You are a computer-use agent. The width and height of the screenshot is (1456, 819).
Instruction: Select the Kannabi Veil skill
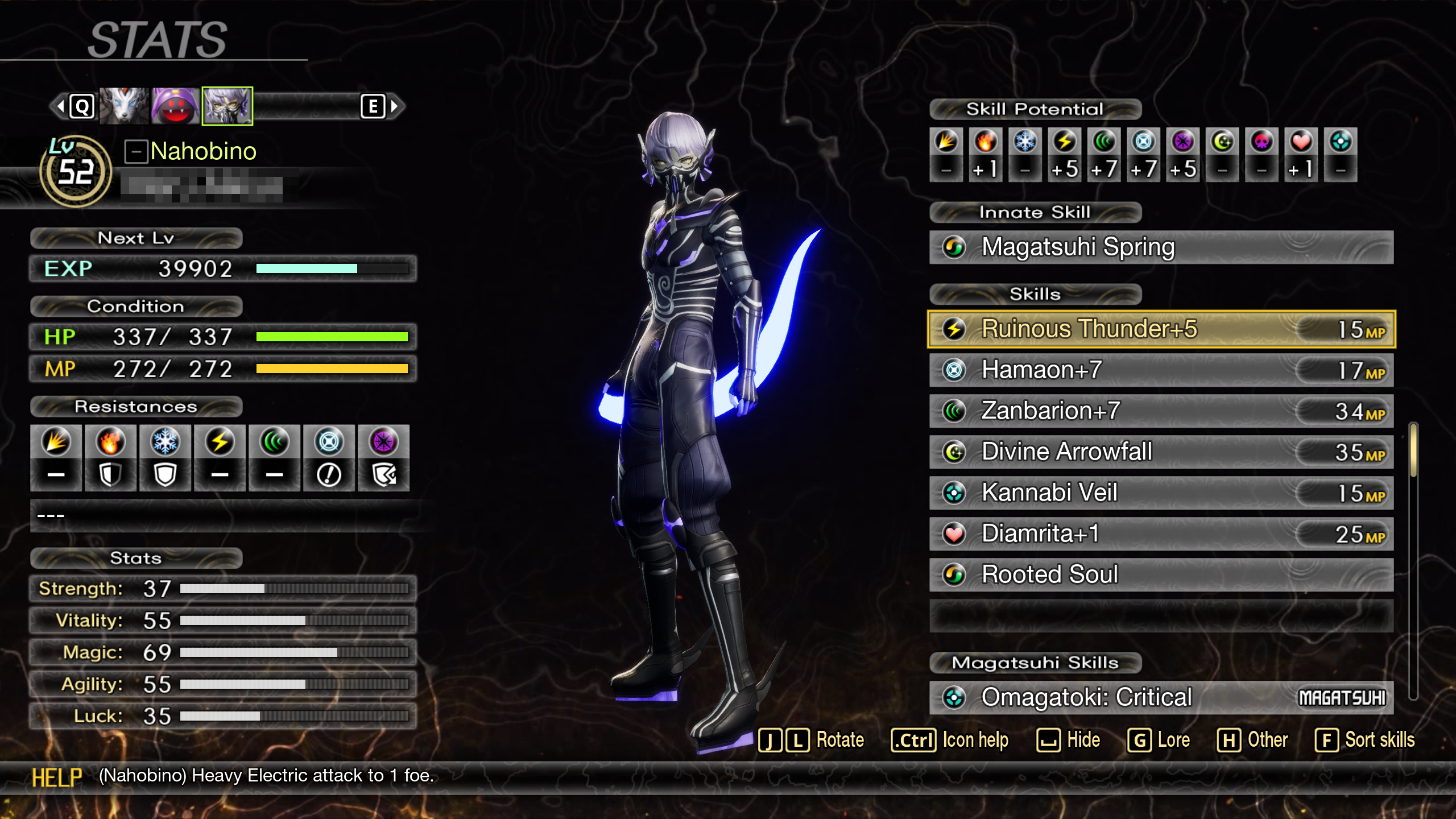click(x=1160, y=493)
